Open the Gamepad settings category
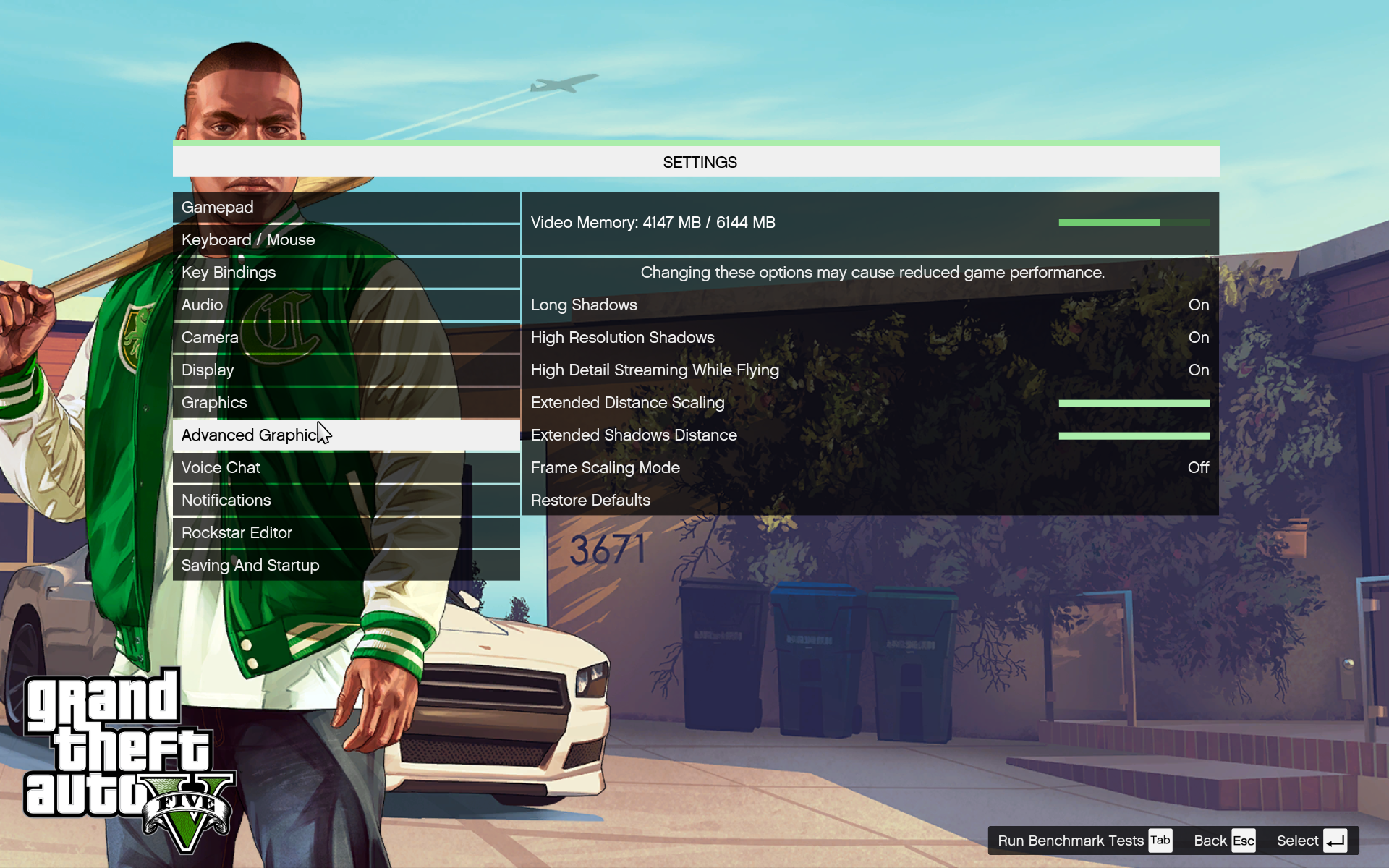The image size is (1389, 868). coord(346,208)
